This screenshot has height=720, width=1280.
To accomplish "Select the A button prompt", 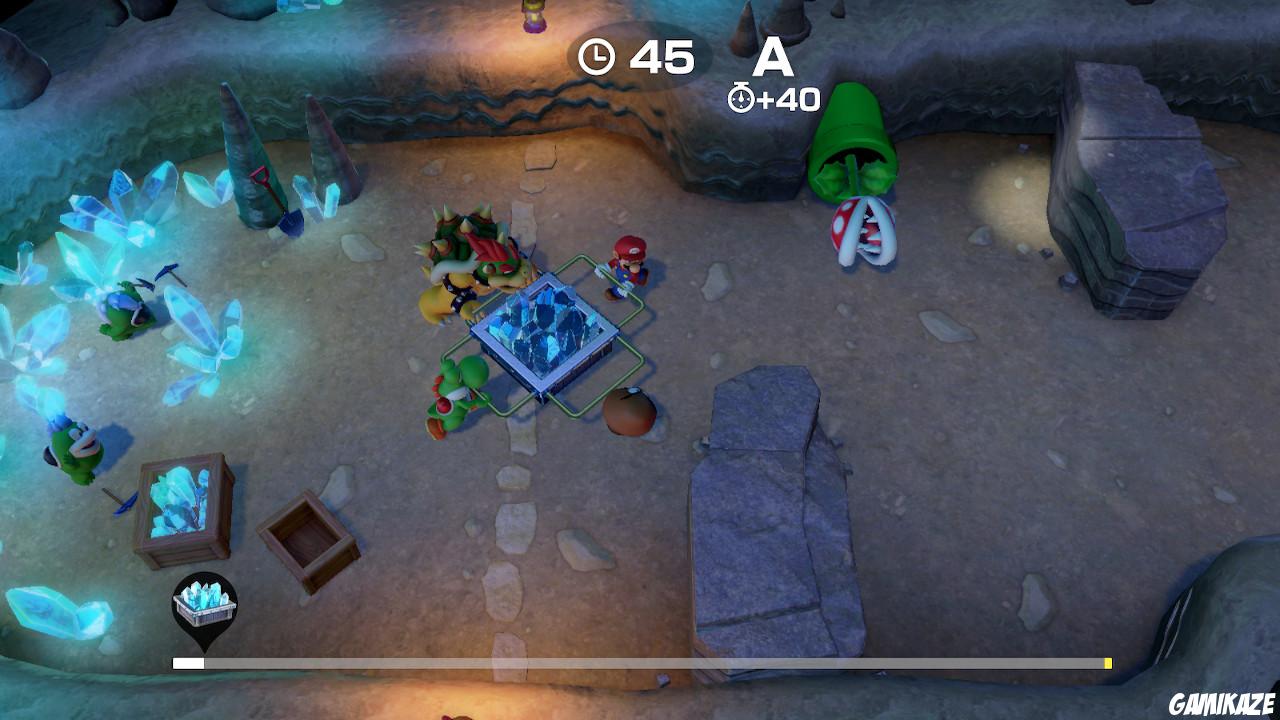I will (775, 57).
